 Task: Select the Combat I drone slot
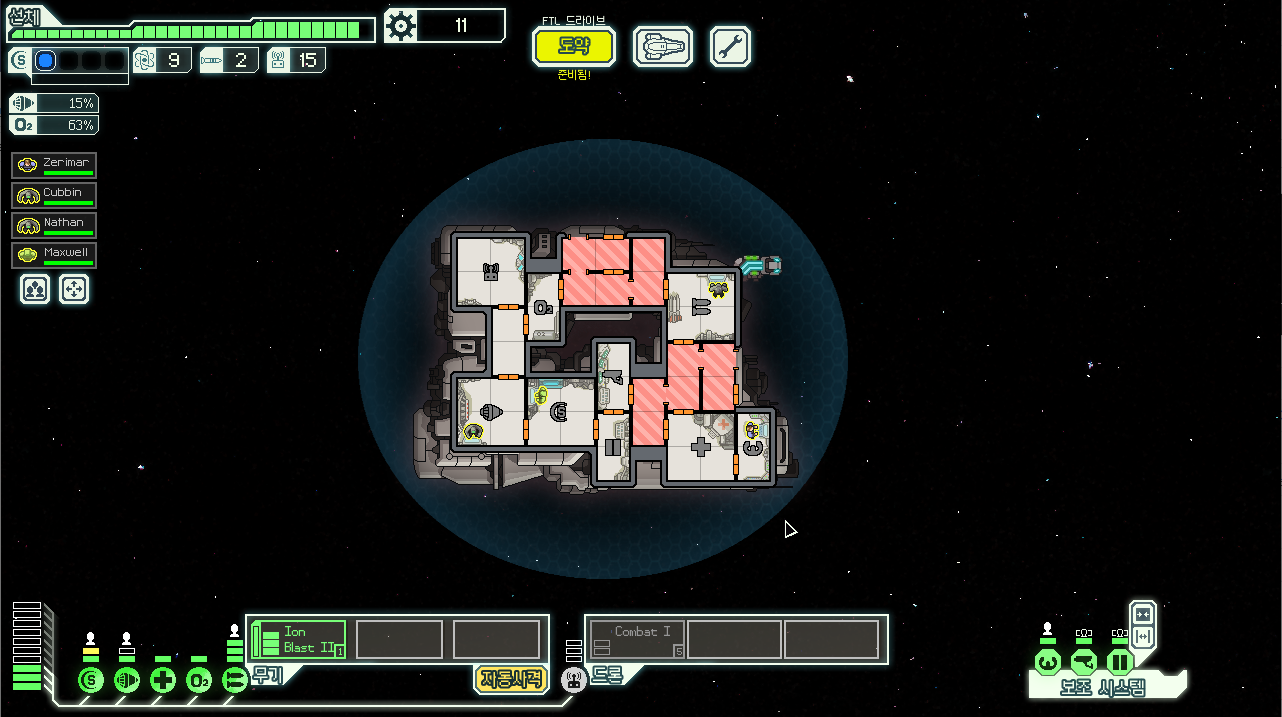[x=637, y=640]
